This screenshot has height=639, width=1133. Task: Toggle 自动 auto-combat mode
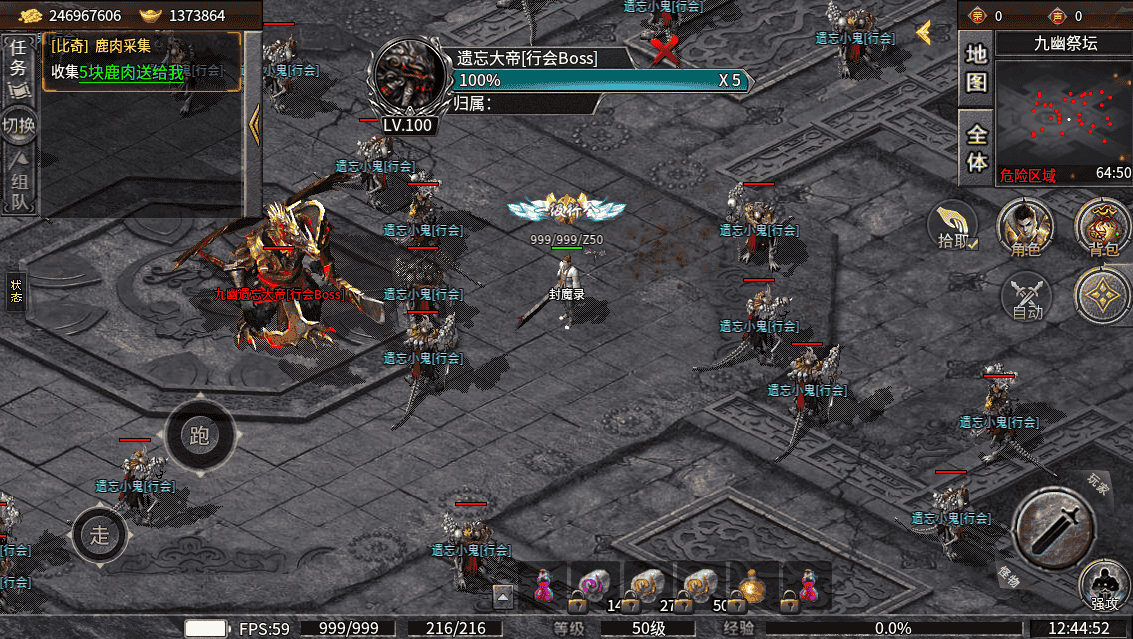pos(1027,297)
